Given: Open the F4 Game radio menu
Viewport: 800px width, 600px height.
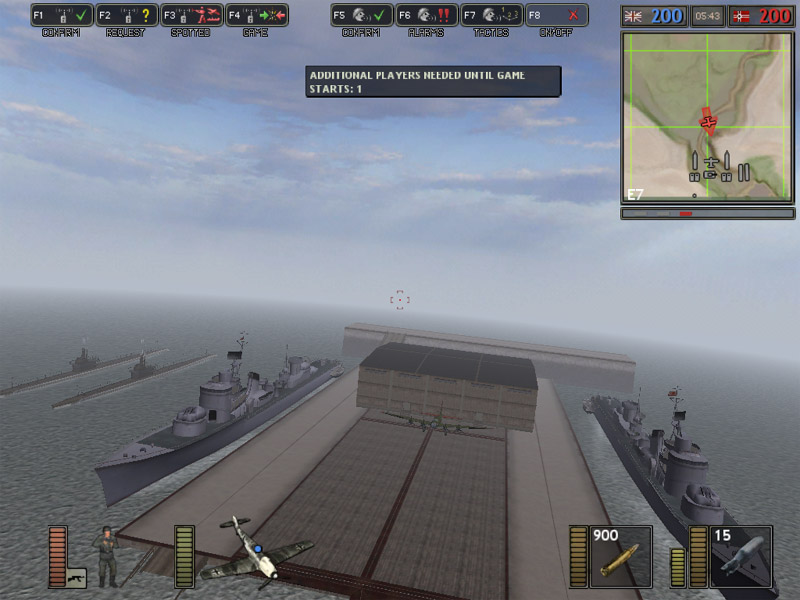Looking at the screenshot, I should click(x=256, y=16).
